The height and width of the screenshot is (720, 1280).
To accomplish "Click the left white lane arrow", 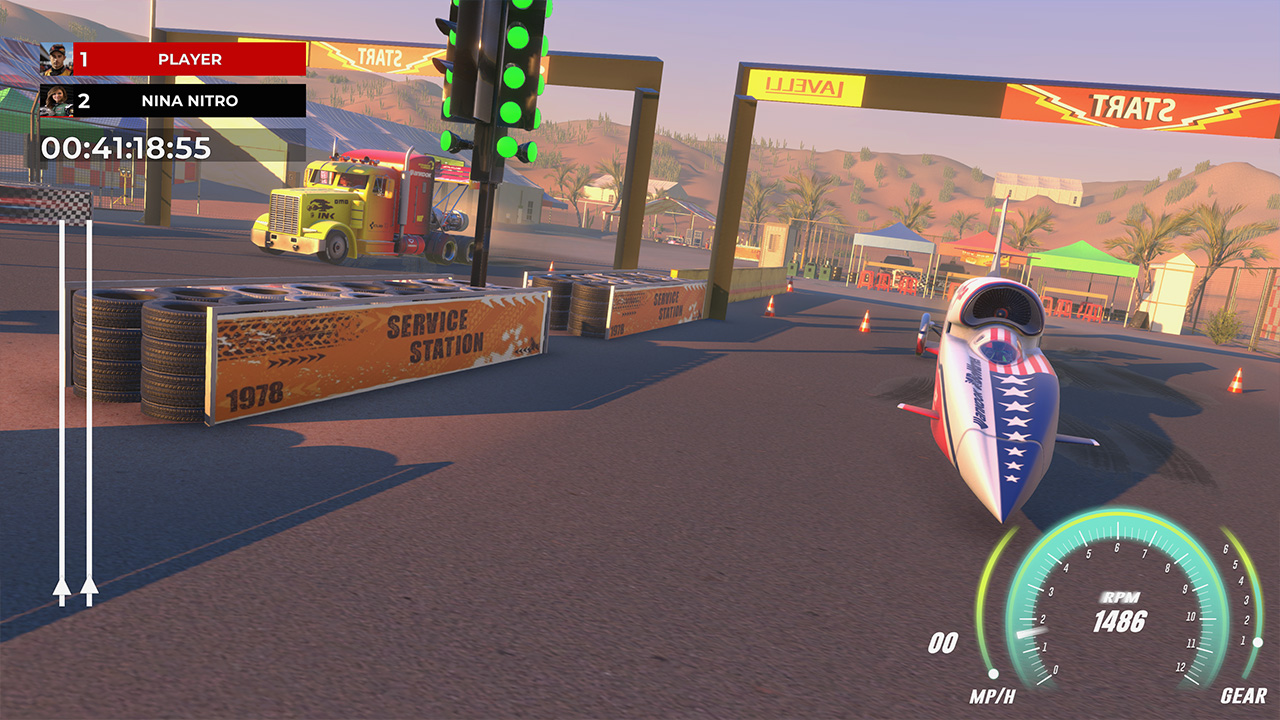I will coord(62,590).
